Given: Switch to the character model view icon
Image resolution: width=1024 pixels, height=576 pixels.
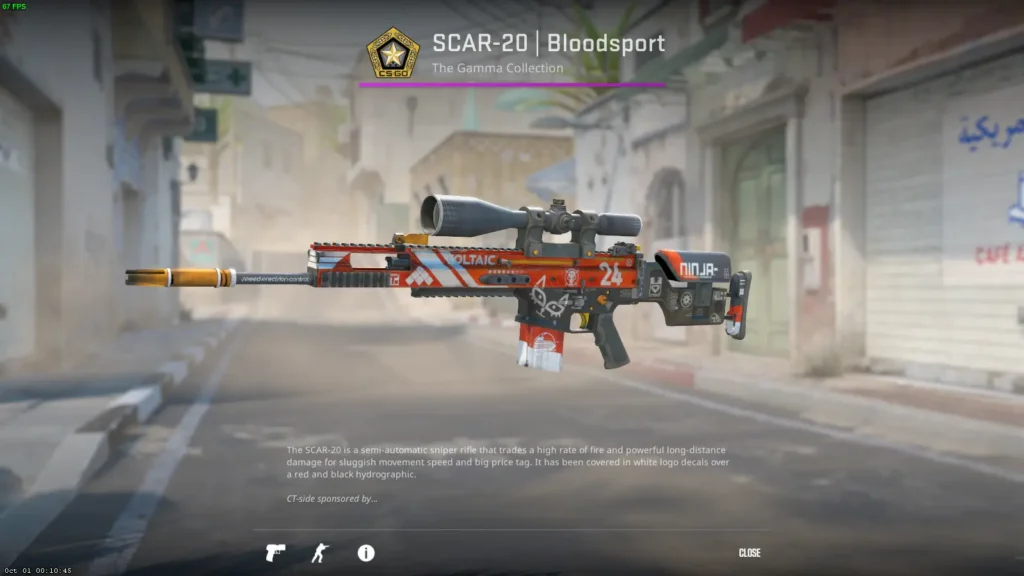Looking at the screenshot, I should (x=320, y=553).
